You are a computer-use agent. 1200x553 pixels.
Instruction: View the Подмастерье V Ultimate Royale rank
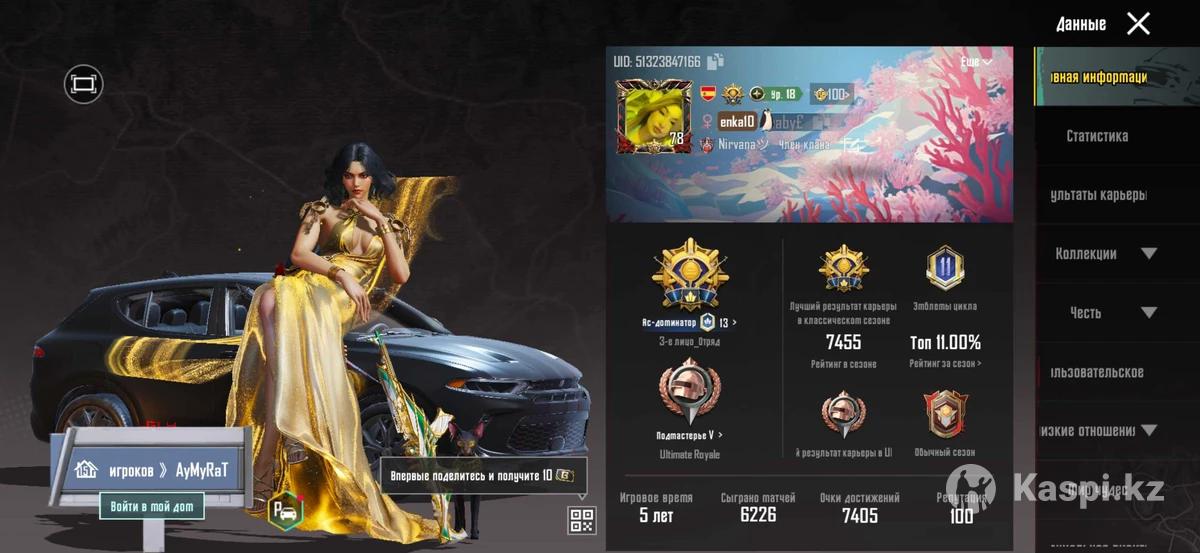coord(689,393)
